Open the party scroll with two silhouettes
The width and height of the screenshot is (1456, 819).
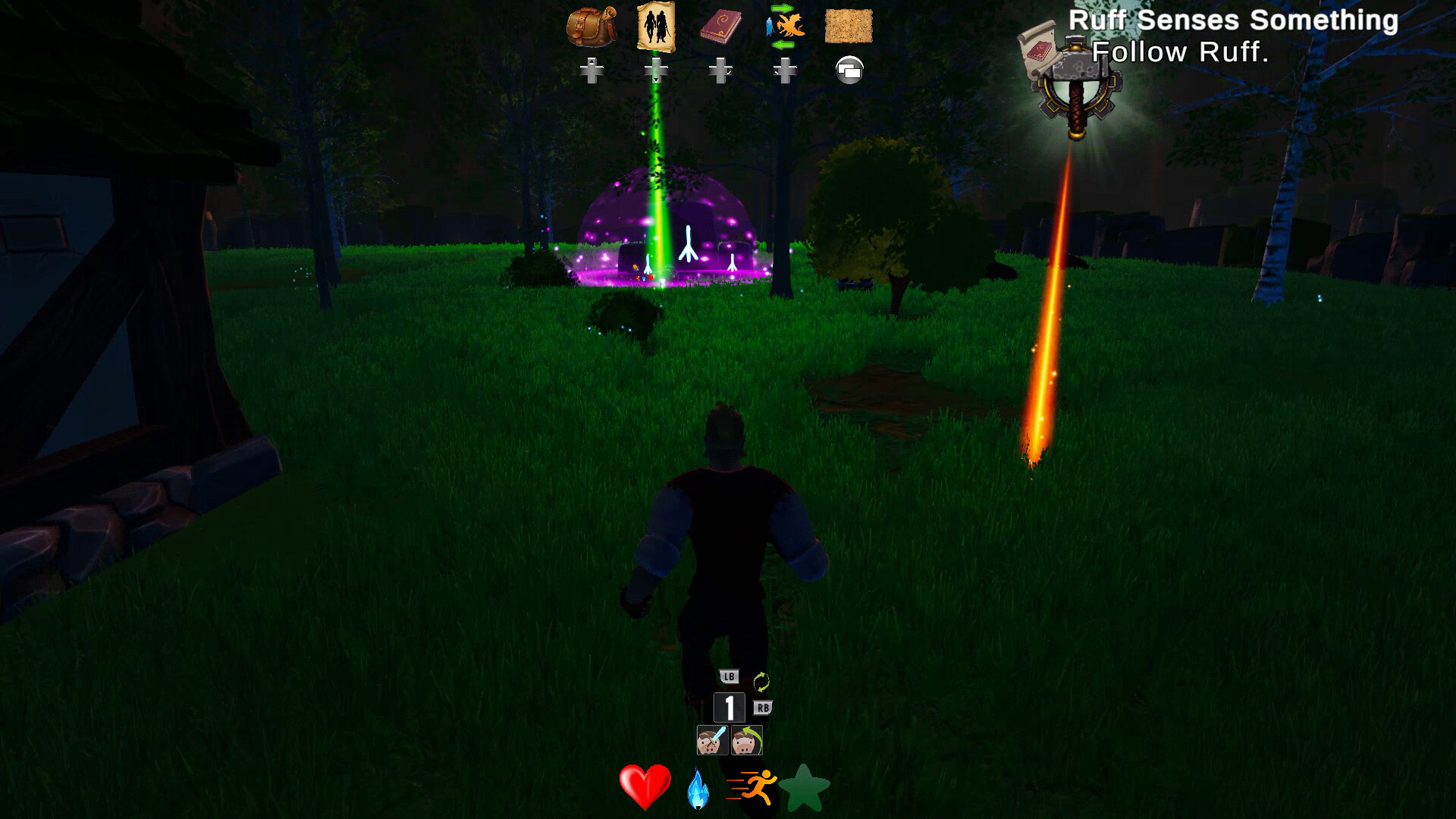tap(655, 27)
